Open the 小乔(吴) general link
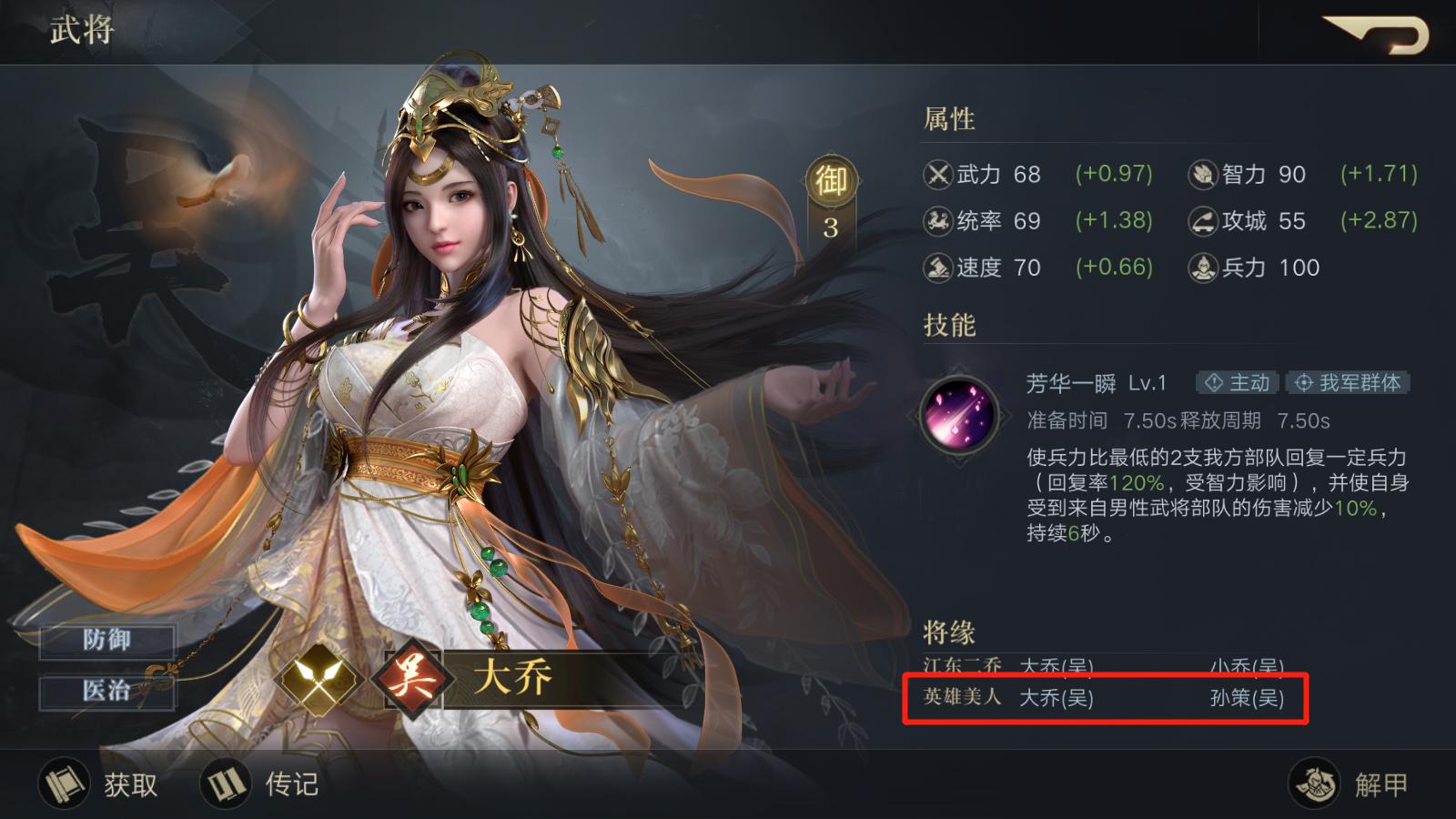The image size is (1456, 819). (x=1249, y=666)
